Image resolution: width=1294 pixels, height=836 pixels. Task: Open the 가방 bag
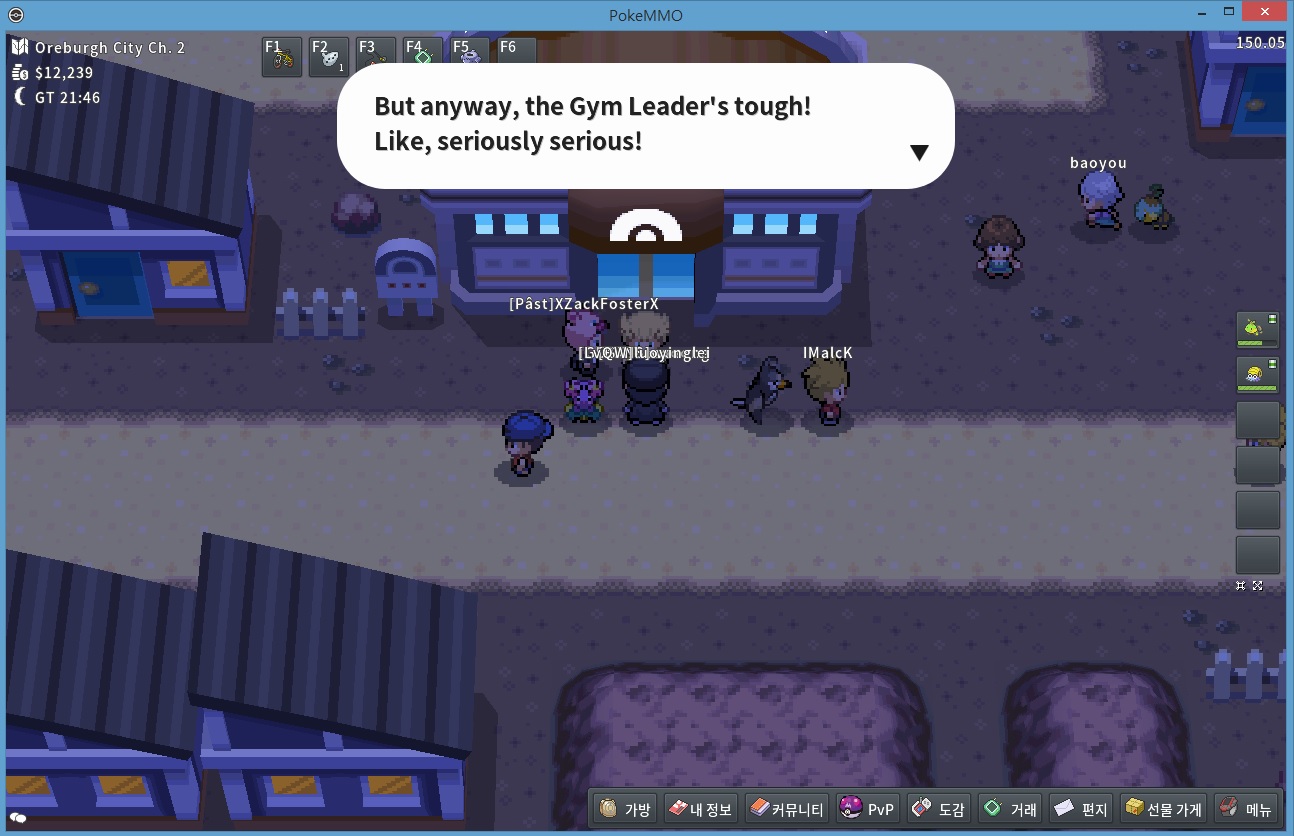pos(625,809)
